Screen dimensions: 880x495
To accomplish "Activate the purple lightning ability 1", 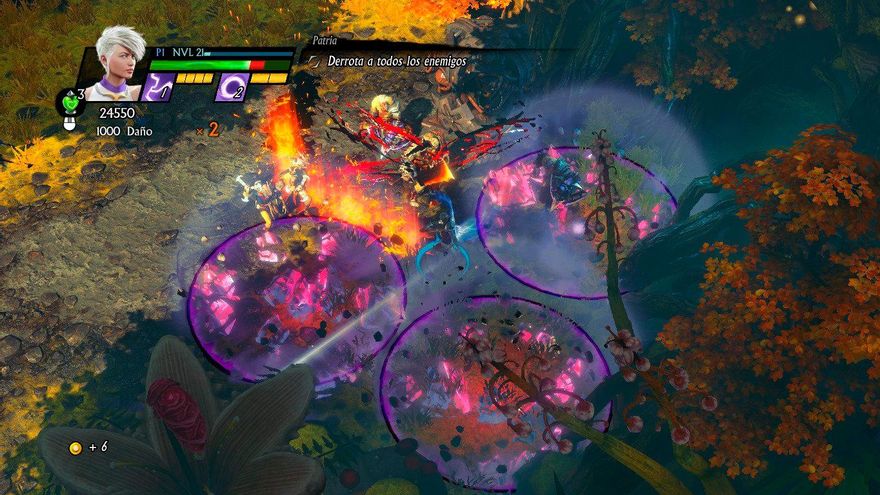I will pyautogui.click(x=158, y=87).
